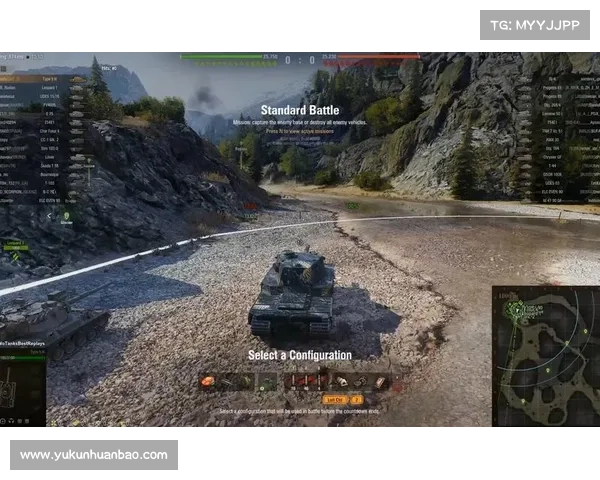Click the TG: MYYJJPP watermark banner
Viewport: 600px width, 480px height.
pos(535,24)
